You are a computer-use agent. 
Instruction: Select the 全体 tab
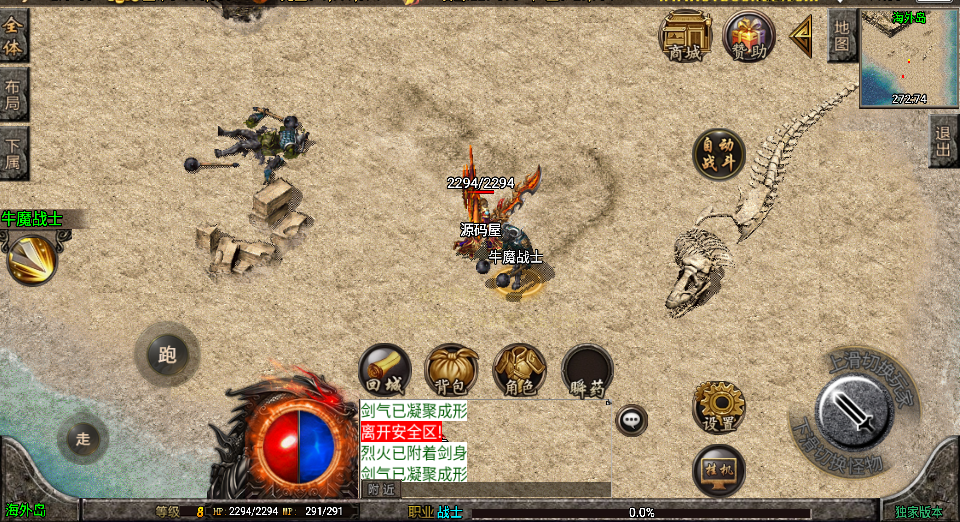(x=13, y=37)
